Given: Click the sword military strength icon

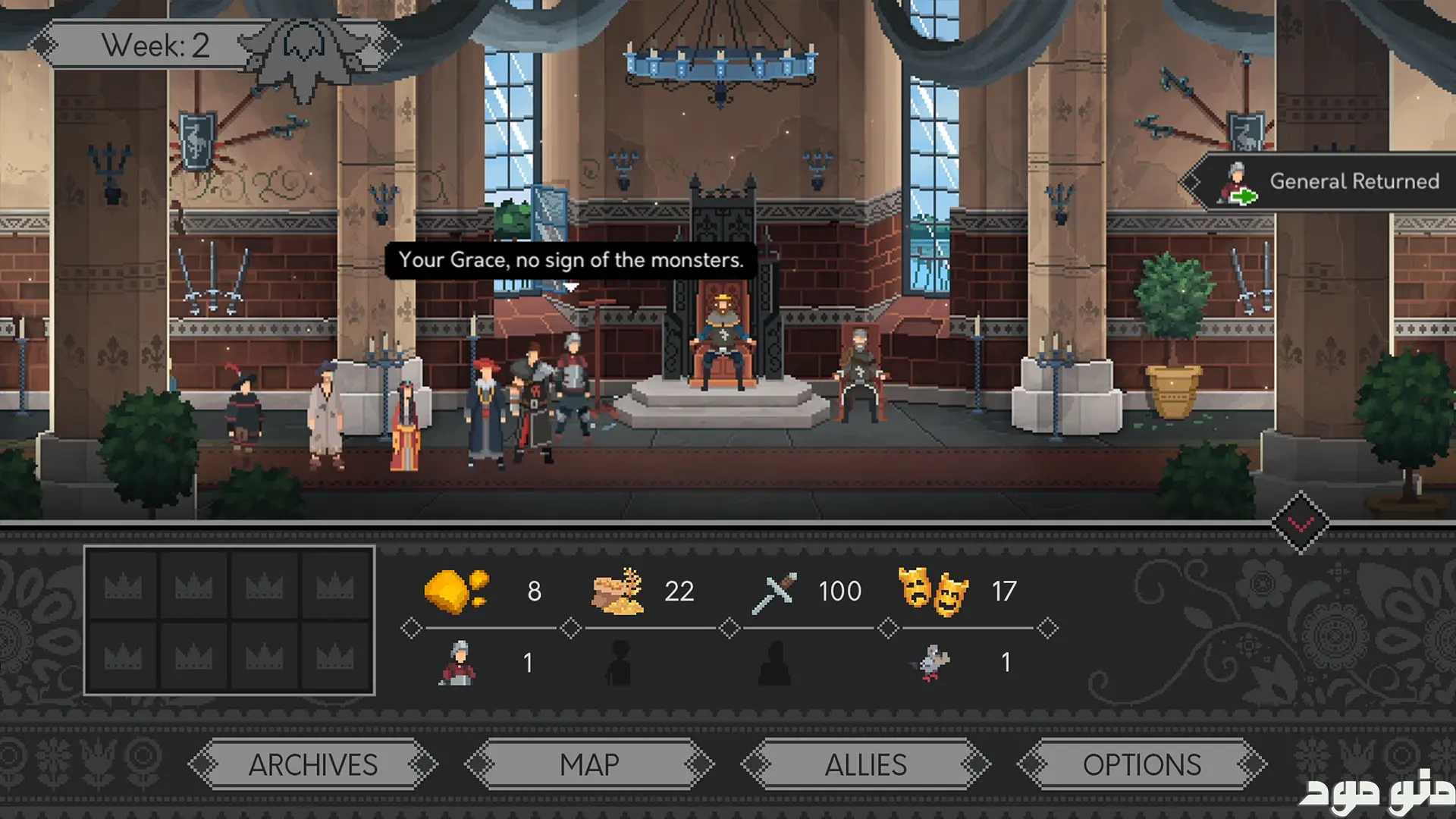Looking at the screenshot, I should tap(774, 592).
